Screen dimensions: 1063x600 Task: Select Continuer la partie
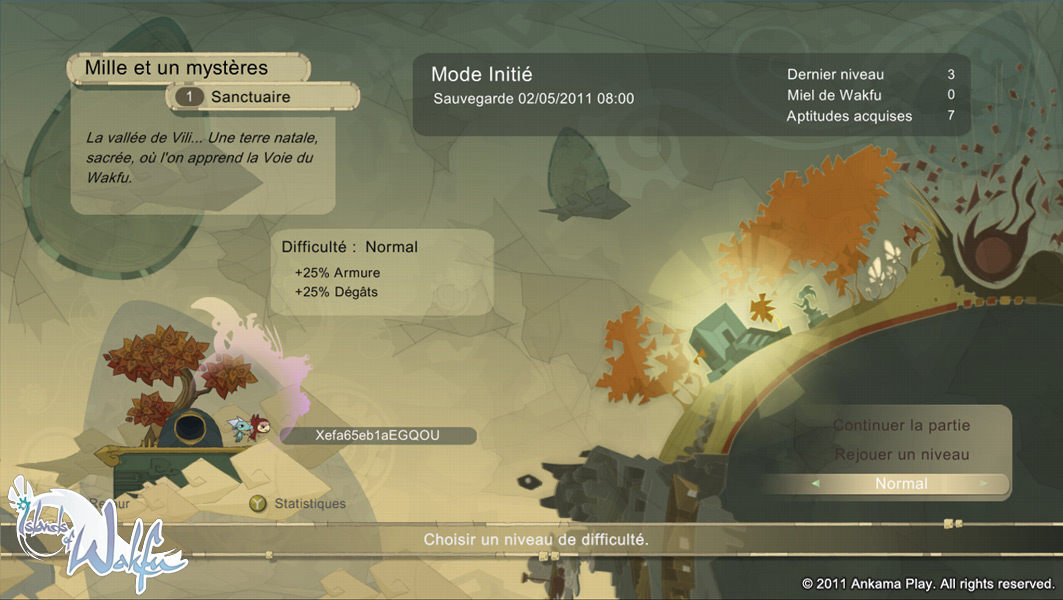tap(901, 426)
